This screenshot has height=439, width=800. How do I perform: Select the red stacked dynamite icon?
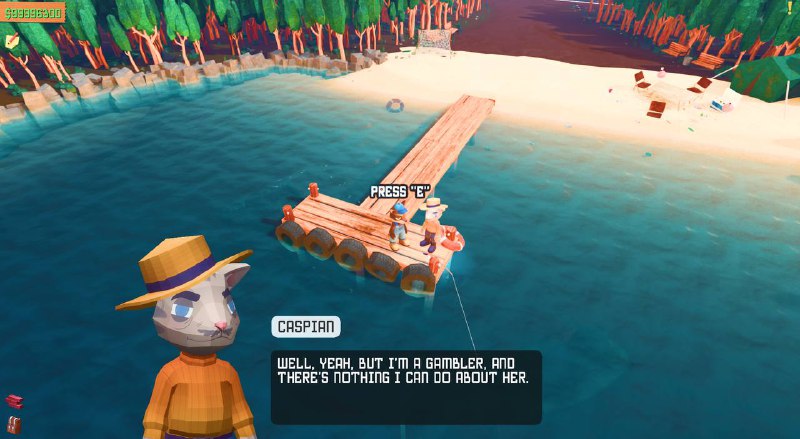click(13, 401)
